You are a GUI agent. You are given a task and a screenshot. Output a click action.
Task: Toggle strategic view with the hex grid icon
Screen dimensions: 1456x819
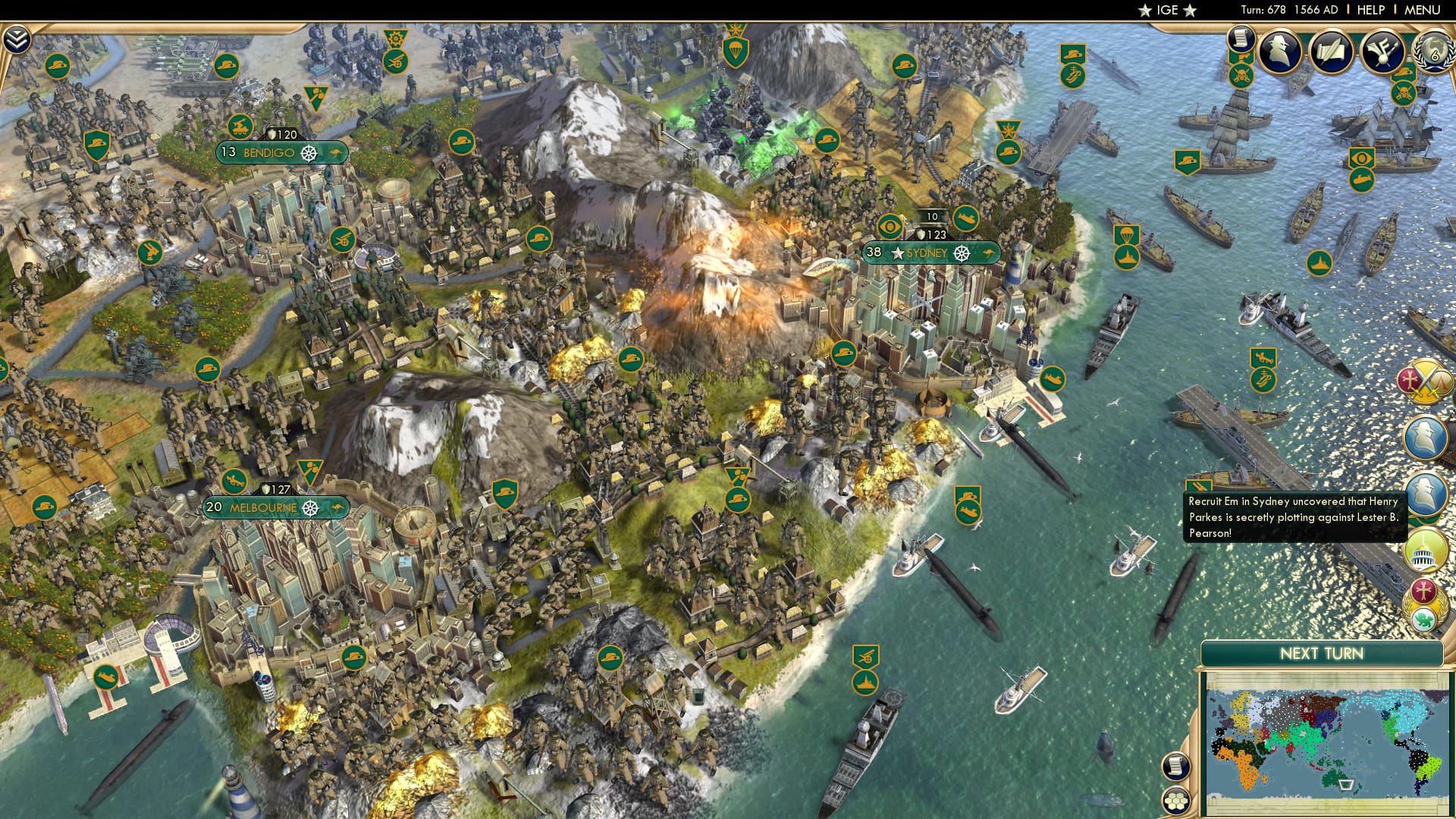tap(1175, 801)
